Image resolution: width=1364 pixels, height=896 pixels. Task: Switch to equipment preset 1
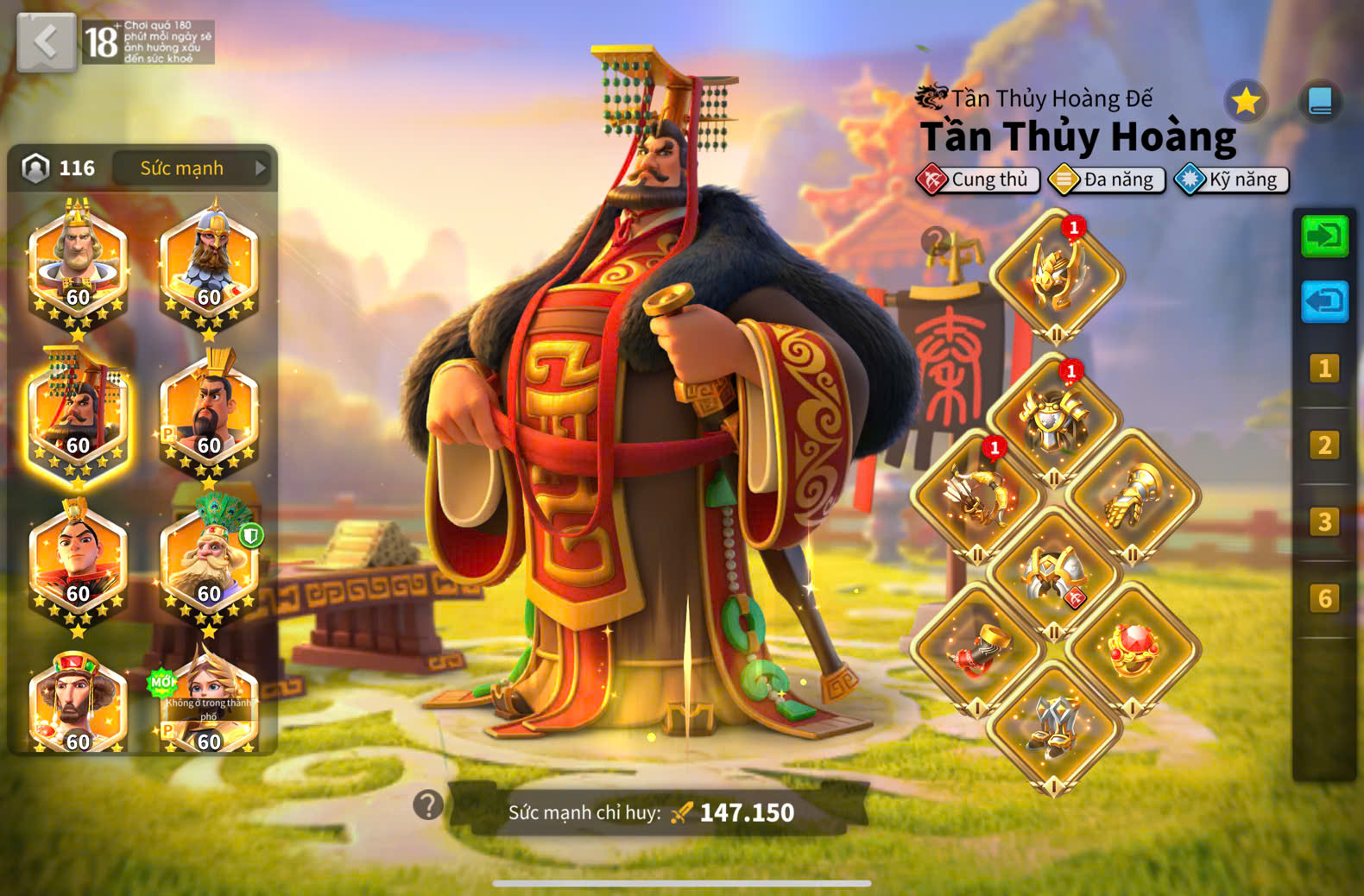pos(1324,369)
